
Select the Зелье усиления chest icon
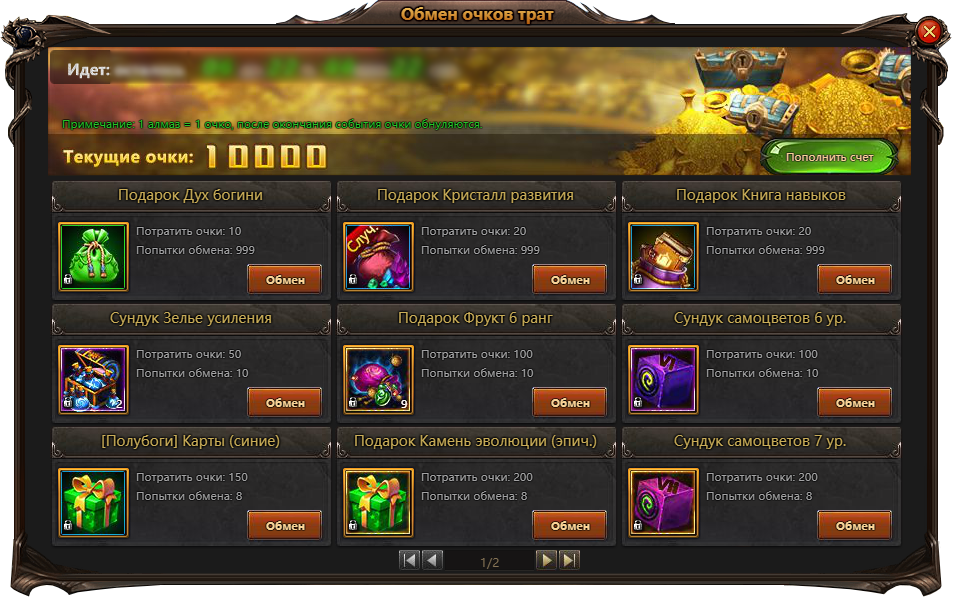click(x=93, y=380)
